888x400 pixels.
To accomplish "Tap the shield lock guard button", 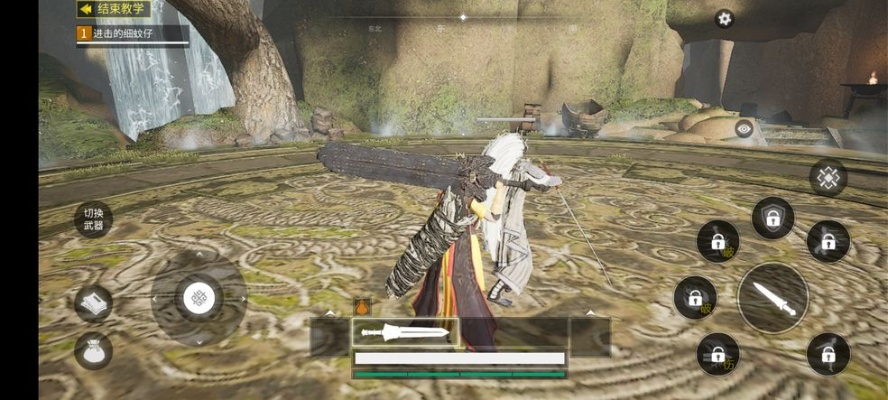I will 773,218.
